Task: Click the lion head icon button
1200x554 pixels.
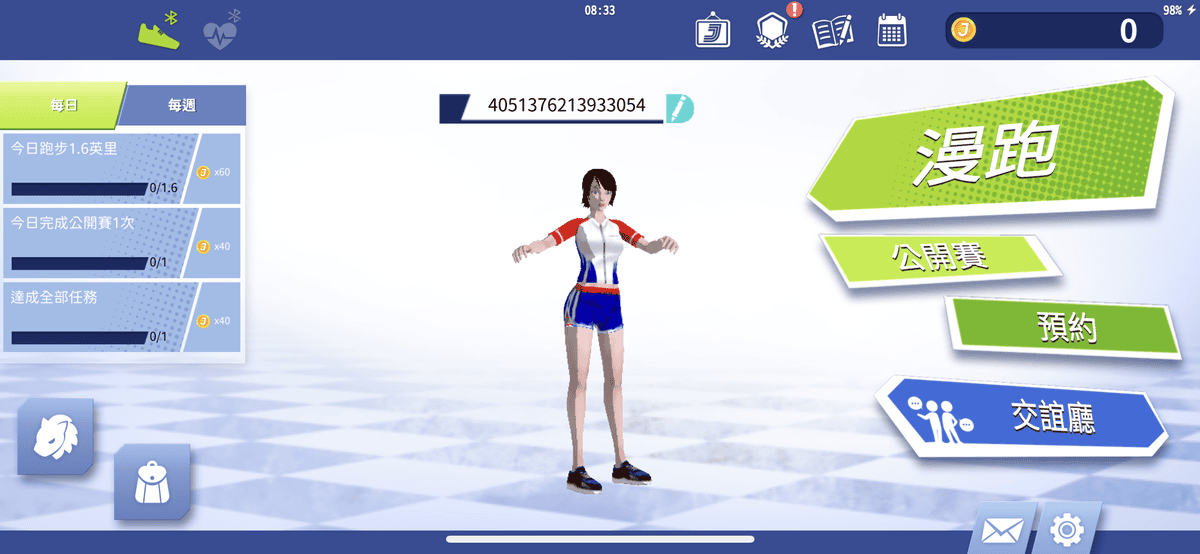Action: click(55, 437)
